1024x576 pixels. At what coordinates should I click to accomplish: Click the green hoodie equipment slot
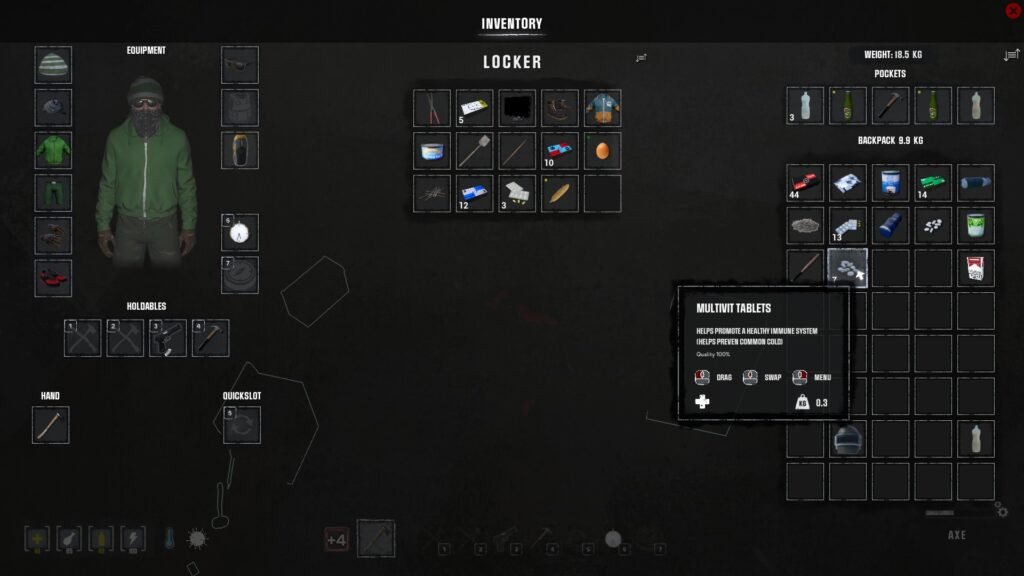click(x=53, y=150)
